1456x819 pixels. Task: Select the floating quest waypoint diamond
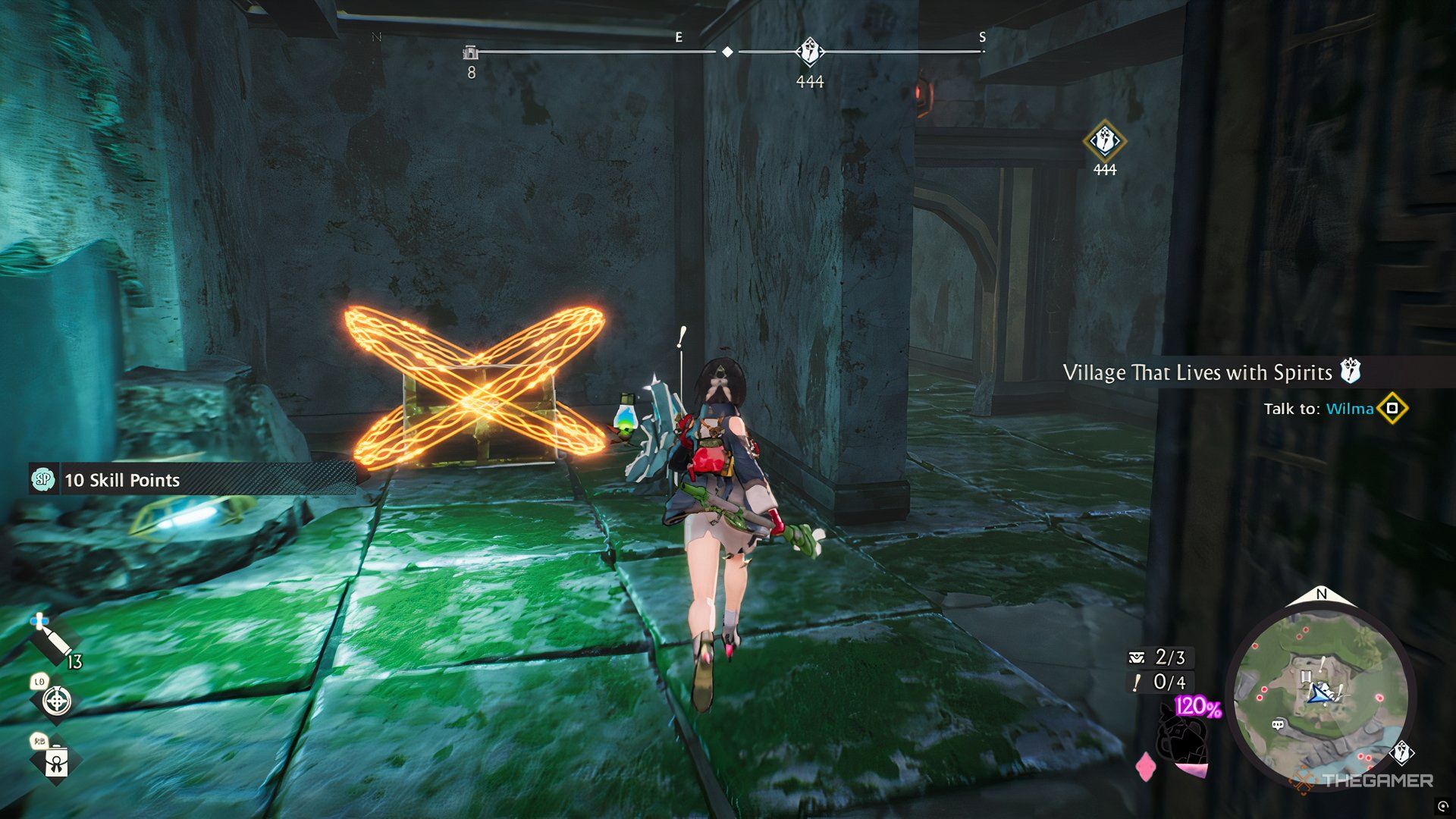(x=1104, y=141)
